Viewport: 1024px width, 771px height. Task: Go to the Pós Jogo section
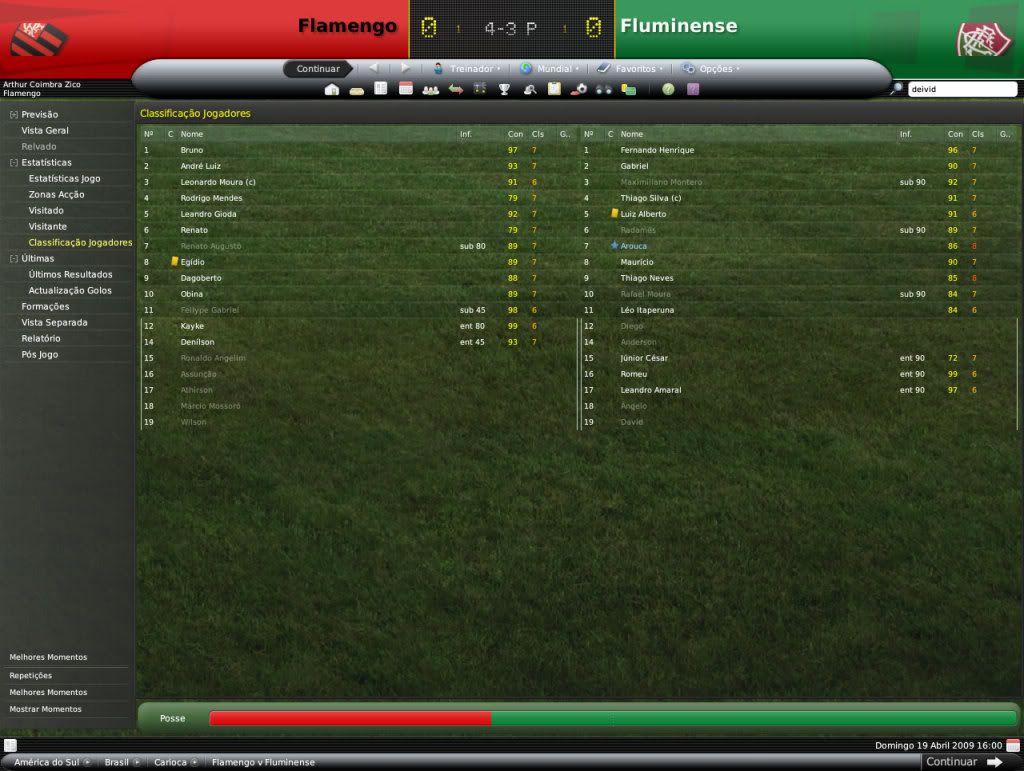pyautogui.click(x=39, y=355)
